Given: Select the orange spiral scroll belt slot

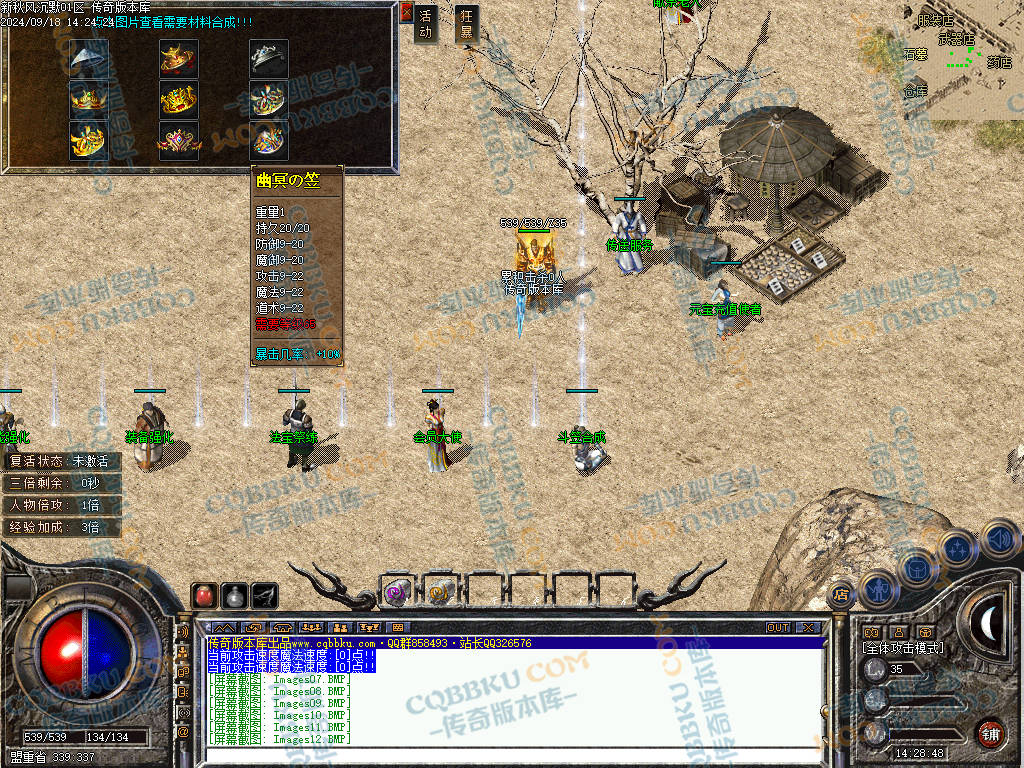Looking at the screenshot, I should pyautogui.click(x=439, y=592).
